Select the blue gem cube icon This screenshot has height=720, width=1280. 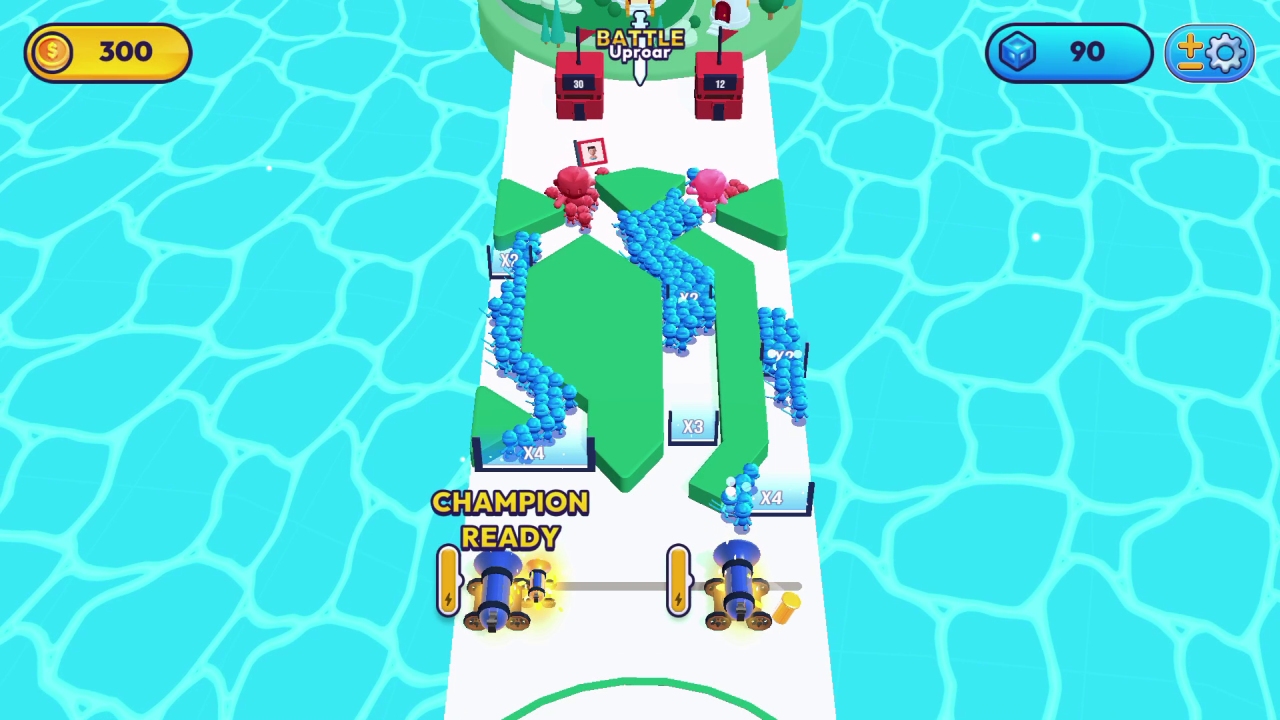coord(1017,52)
